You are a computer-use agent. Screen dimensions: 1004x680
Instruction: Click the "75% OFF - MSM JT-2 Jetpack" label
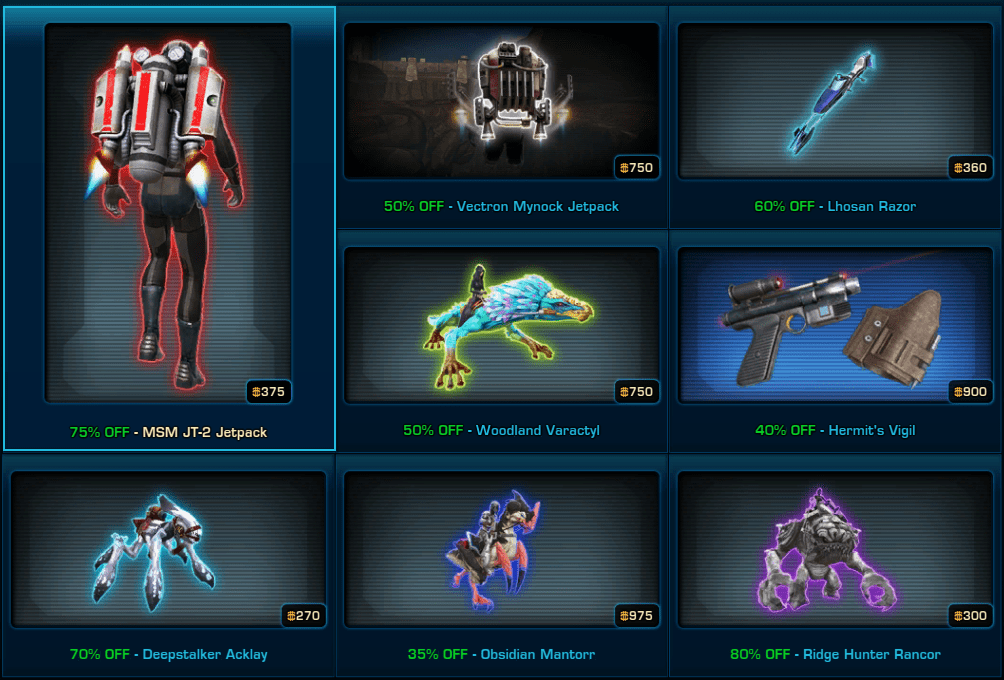(168, 433)
